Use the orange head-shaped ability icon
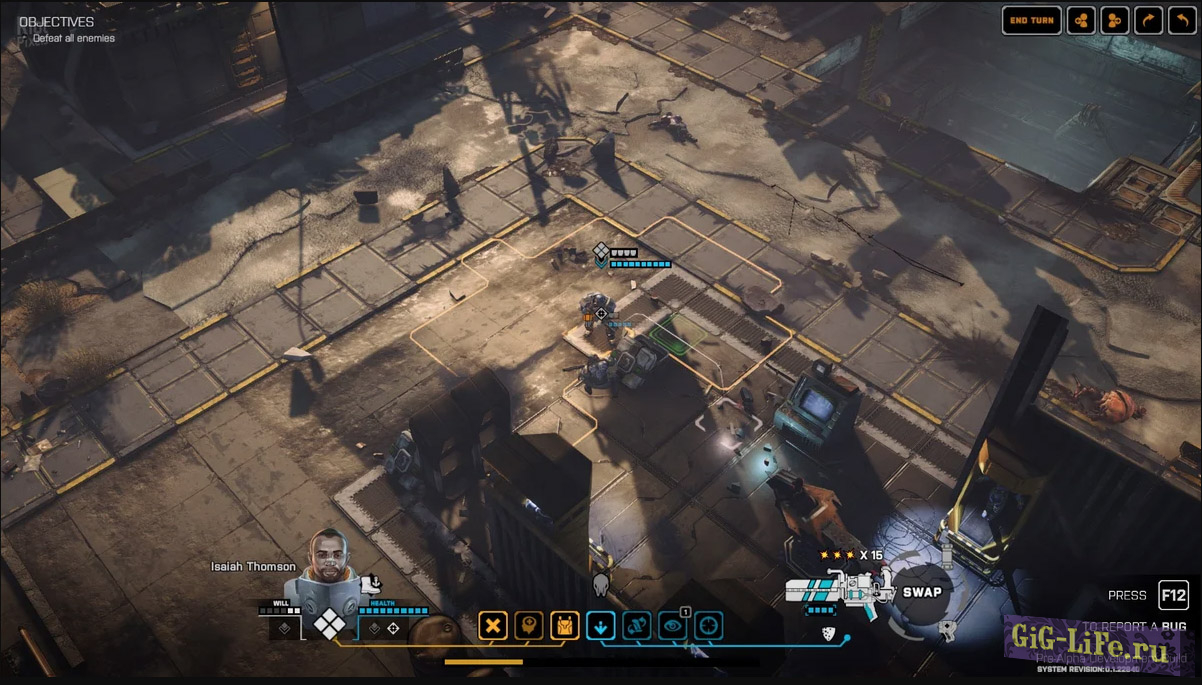 click(x=528, y=627)
